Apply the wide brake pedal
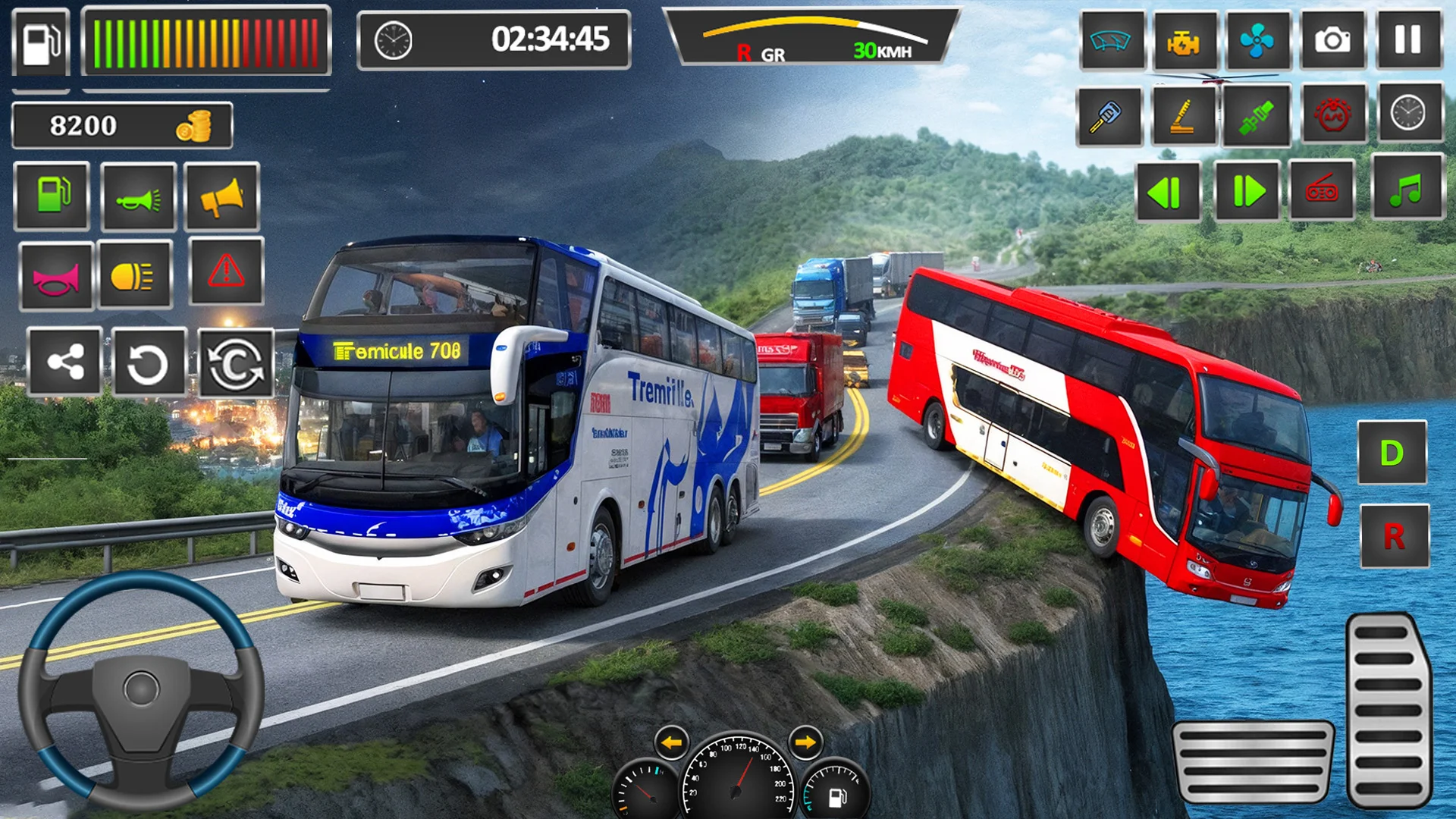 click(1252, 761)
